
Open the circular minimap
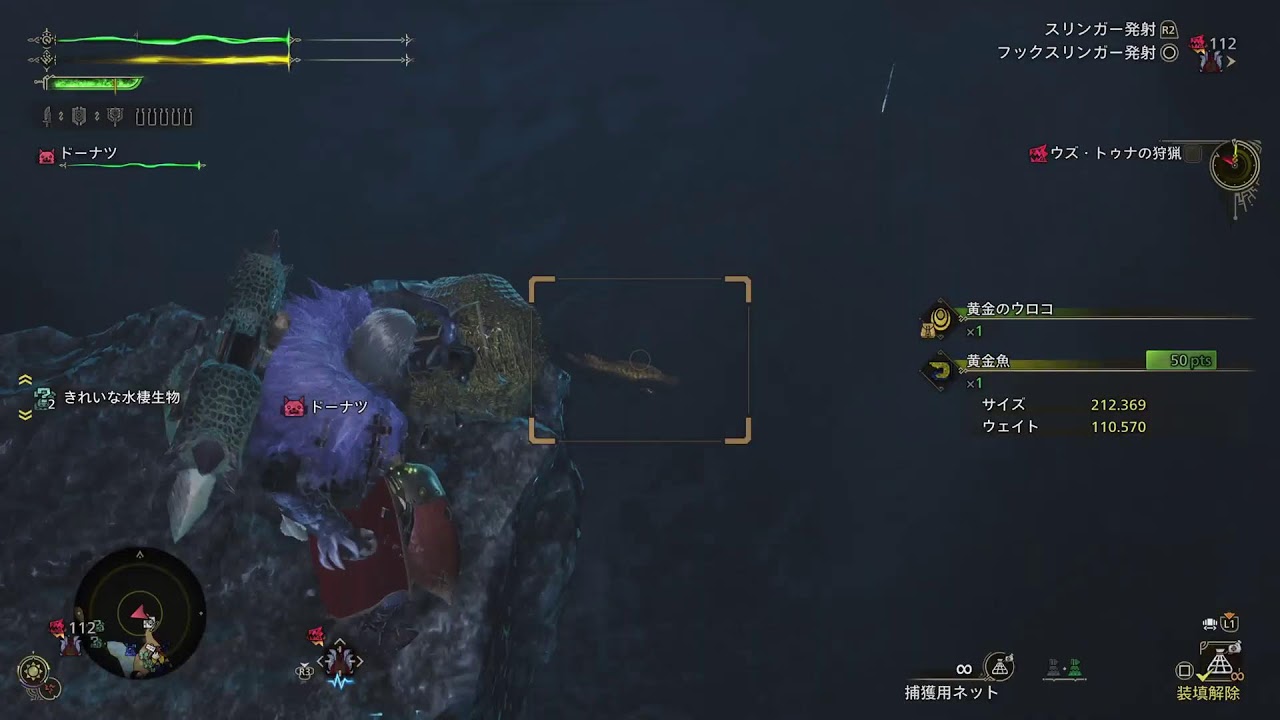point(139,611)
